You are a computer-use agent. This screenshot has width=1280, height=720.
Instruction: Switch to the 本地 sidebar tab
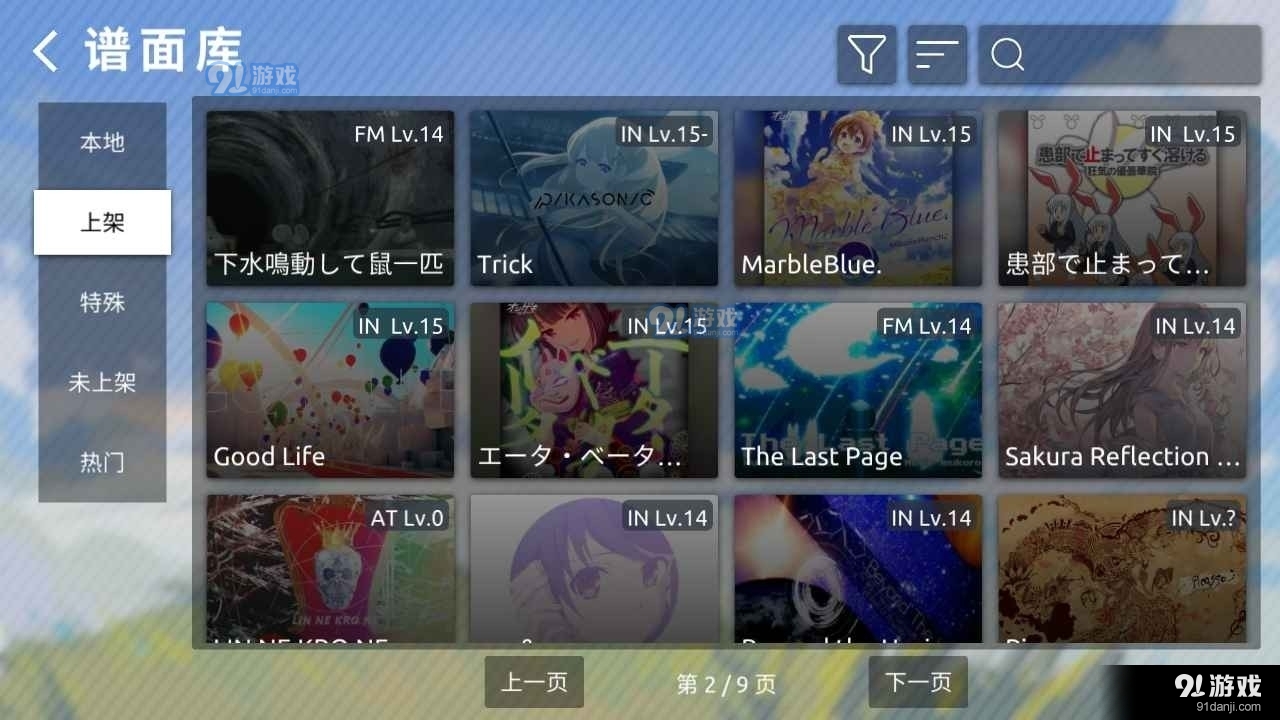click(x=101, y=142)
